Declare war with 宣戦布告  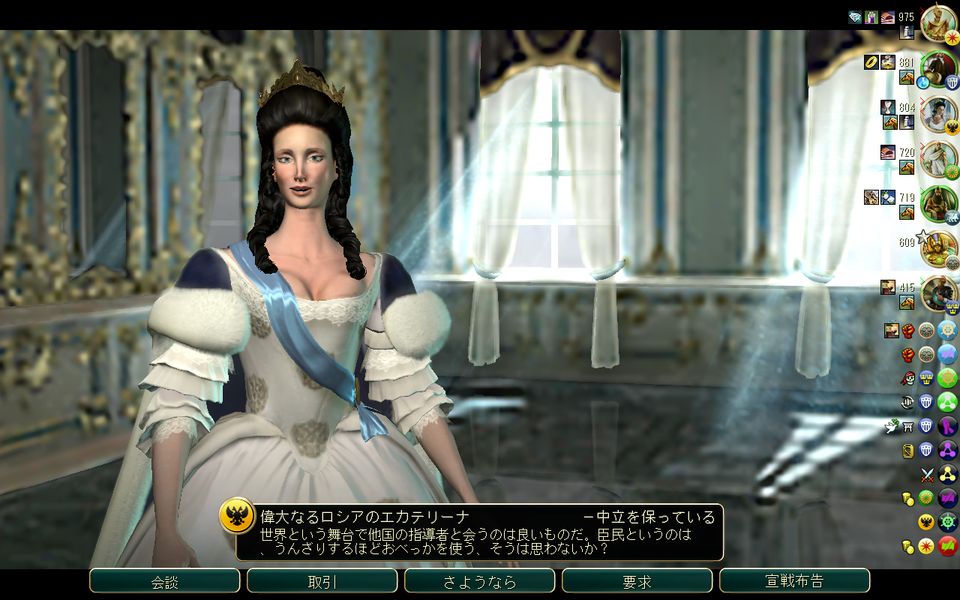(x=794, y=581)
